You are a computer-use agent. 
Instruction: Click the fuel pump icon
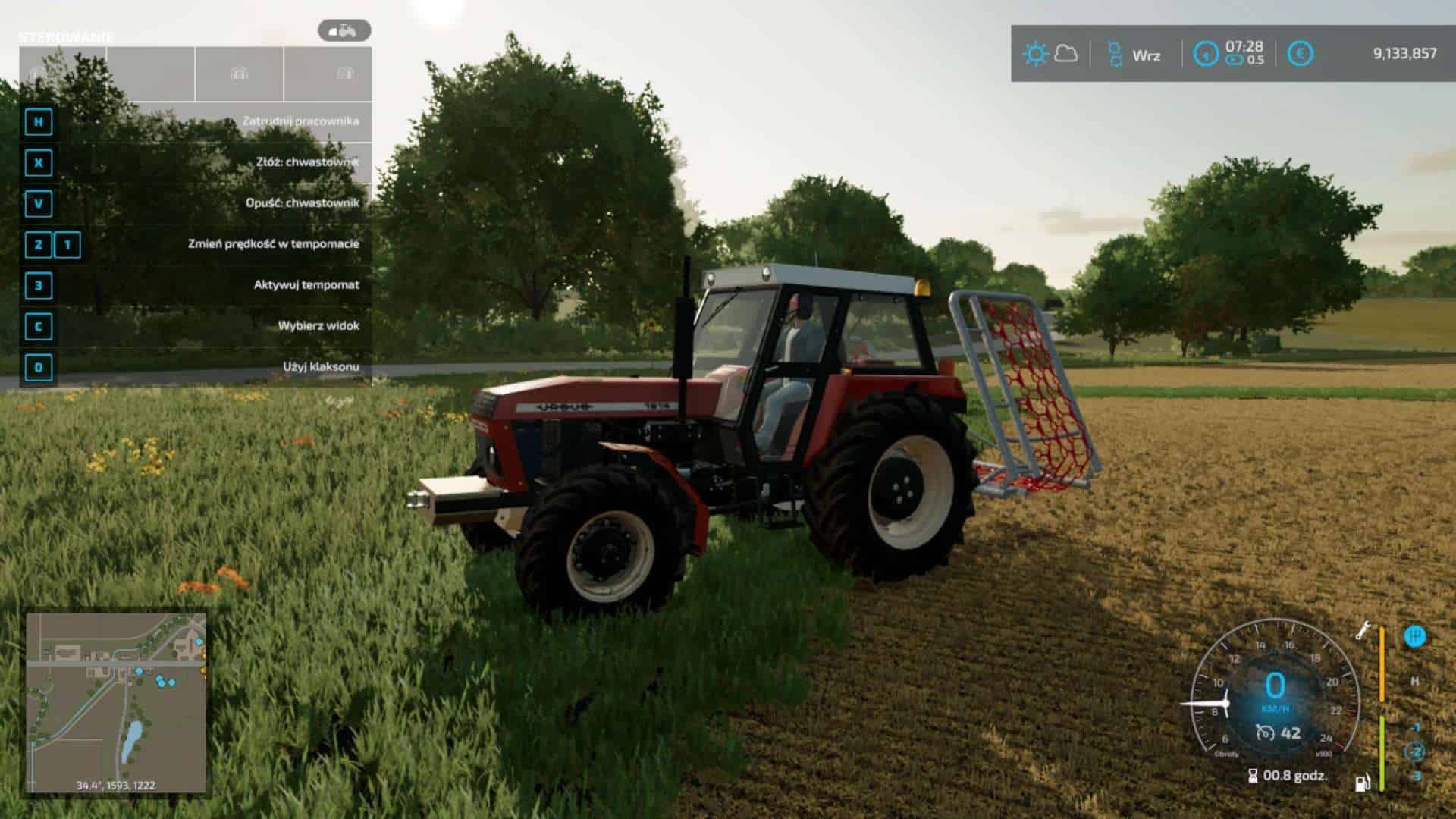[1363, 782]
